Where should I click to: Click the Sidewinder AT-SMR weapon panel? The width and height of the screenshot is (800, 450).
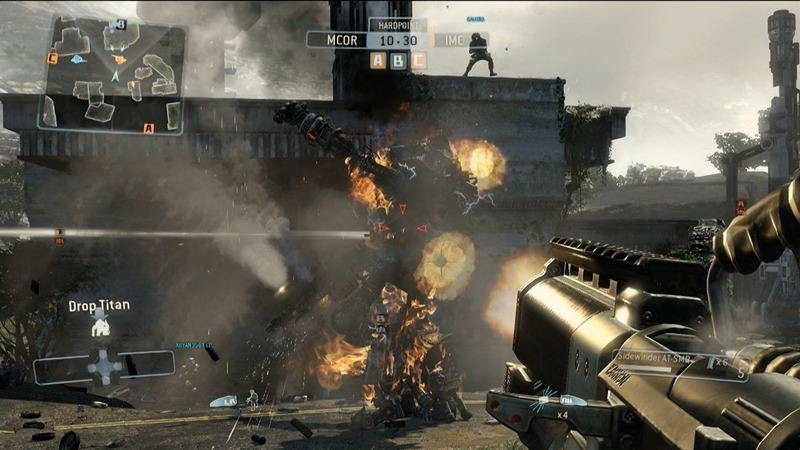[x=680, y=364]
